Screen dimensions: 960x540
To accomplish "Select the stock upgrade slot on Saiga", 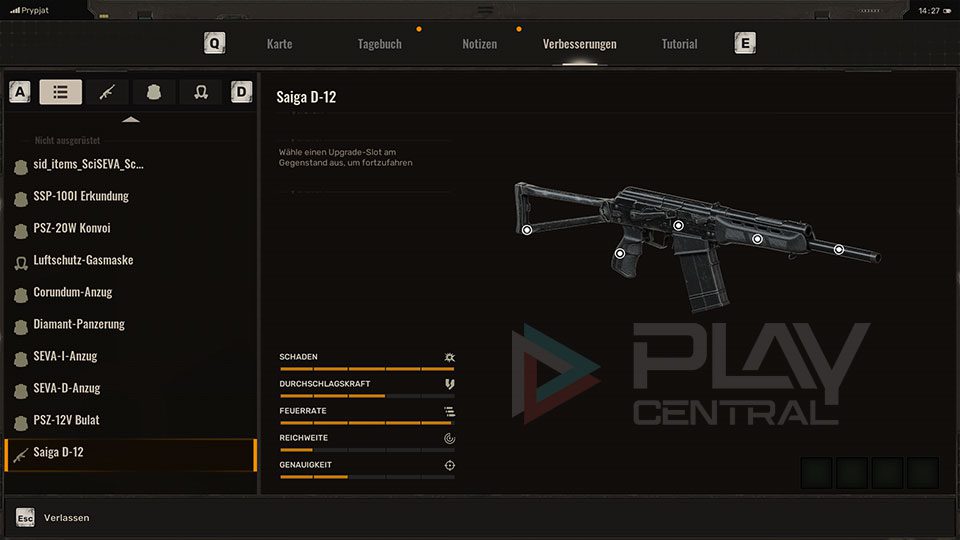I will [527, 230].
